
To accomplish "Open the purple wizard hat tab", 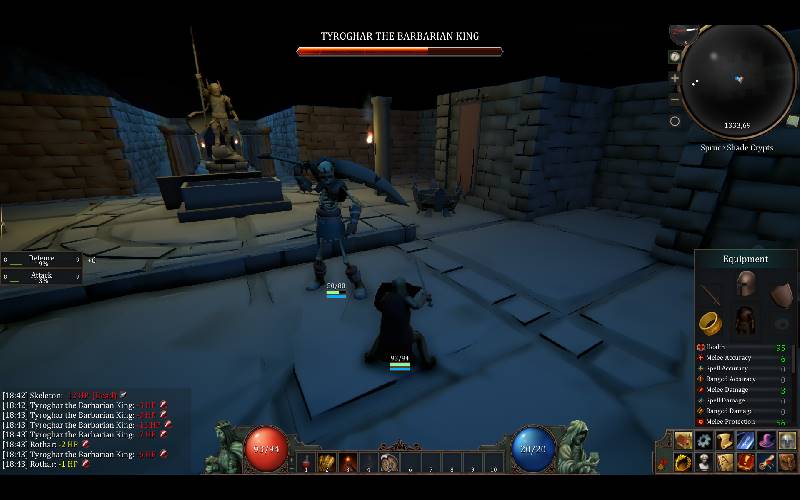I will coord(767,441).
